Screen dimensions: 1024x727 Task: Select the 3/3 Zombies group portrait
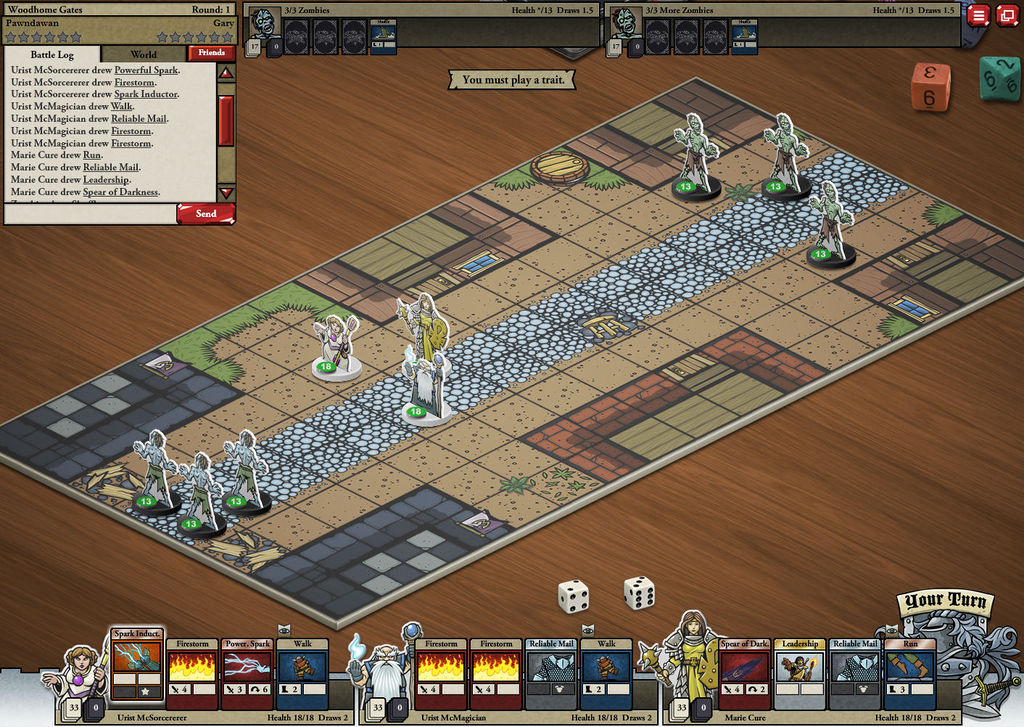pyautogui.click(x=264, y=22)
